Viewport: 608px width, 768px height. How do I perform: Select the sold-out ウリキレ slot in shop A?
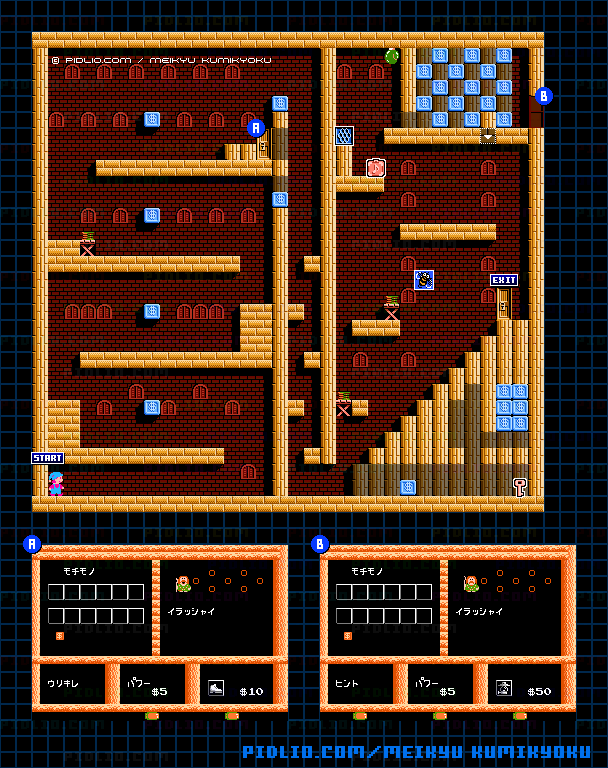[x=72, y=684]
